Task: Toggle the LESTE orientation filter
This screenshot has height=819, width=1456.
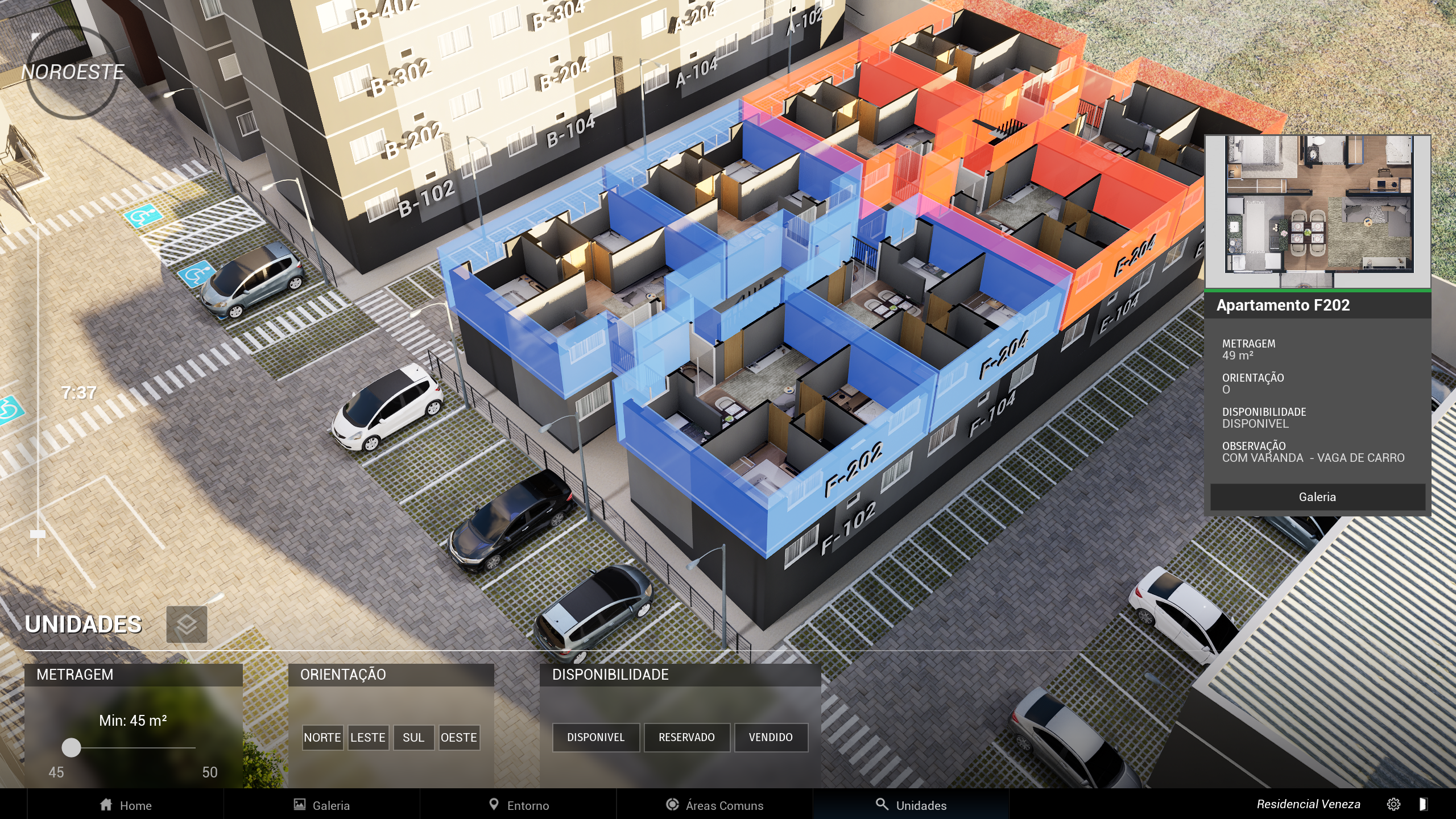Action: [x=368, y=738]
